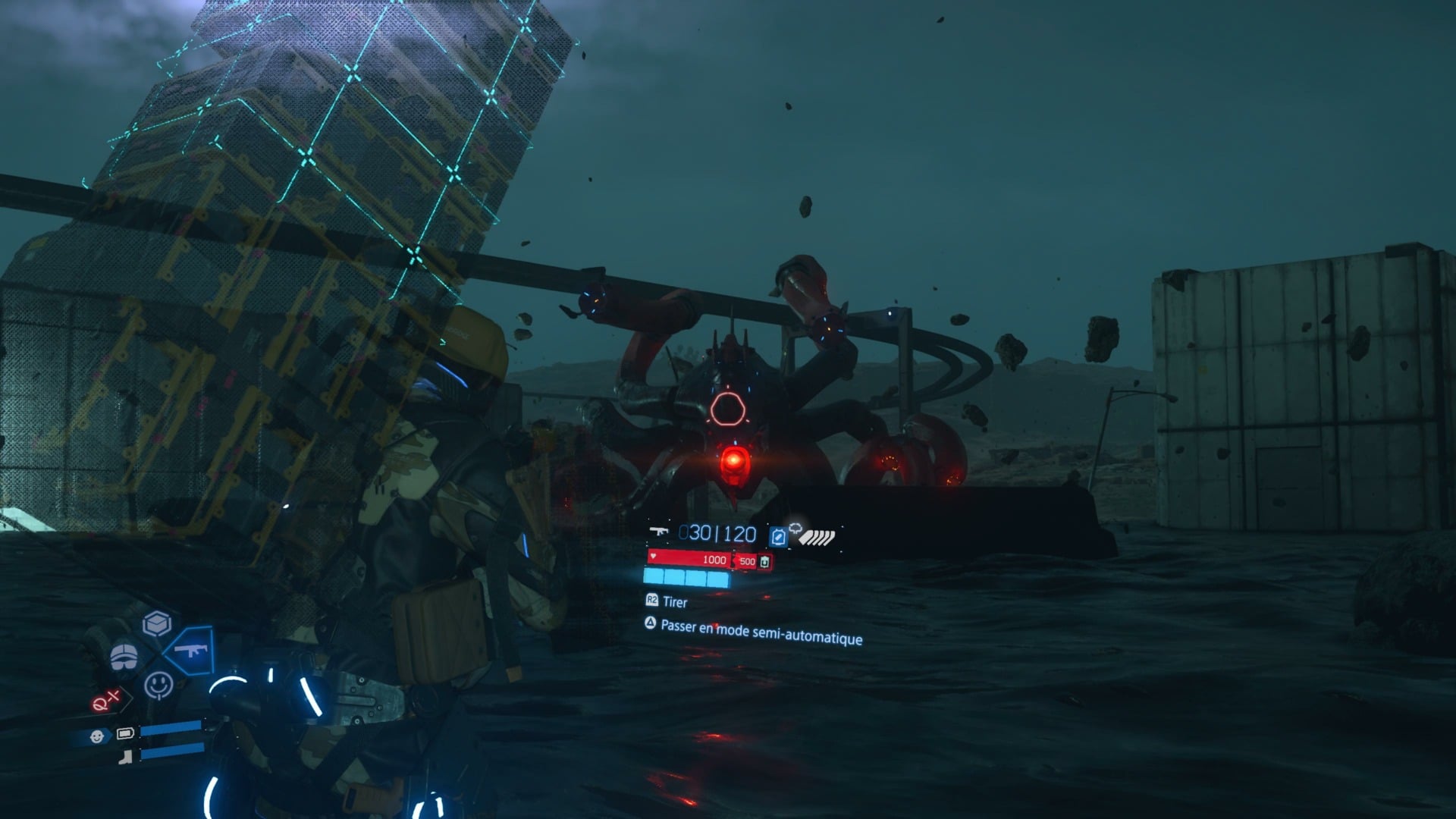Screen dimensions: 1456x819
Task: Click the blood bag icon beside the 500 value
Action: 764,562
